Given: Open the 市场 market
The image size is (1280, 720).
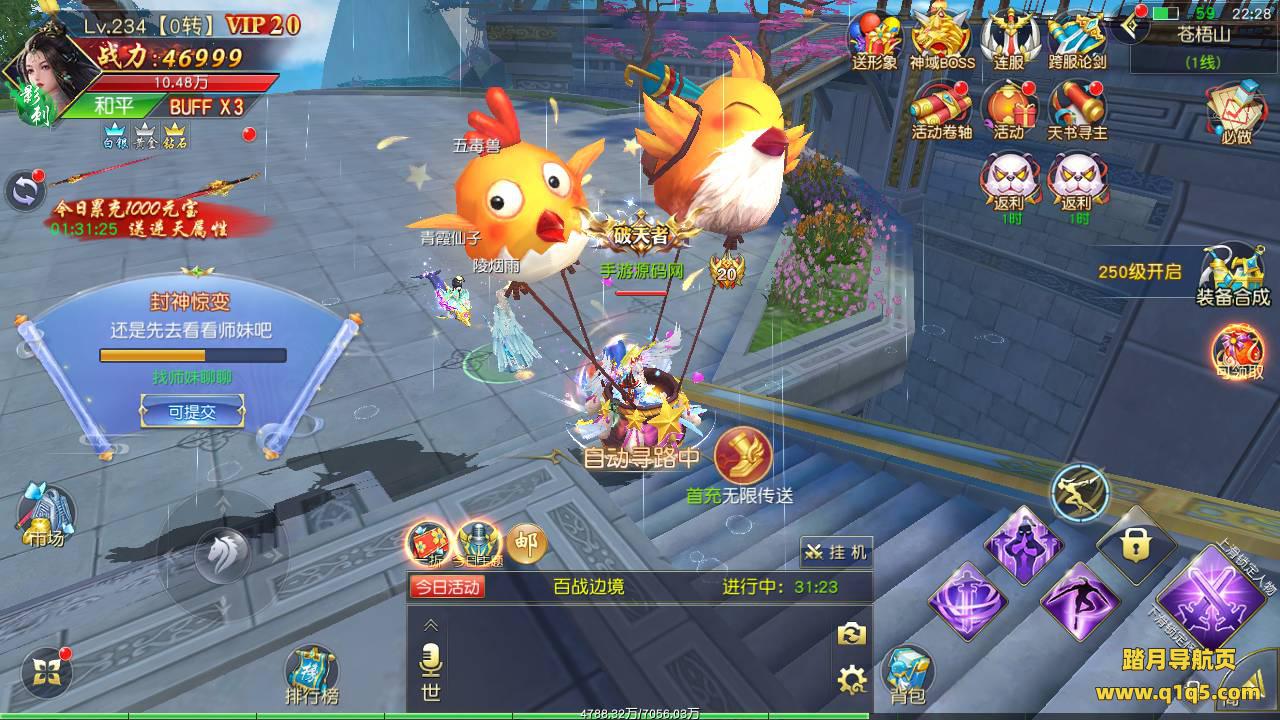Looking at the screenshot, I should click(46, 515).
